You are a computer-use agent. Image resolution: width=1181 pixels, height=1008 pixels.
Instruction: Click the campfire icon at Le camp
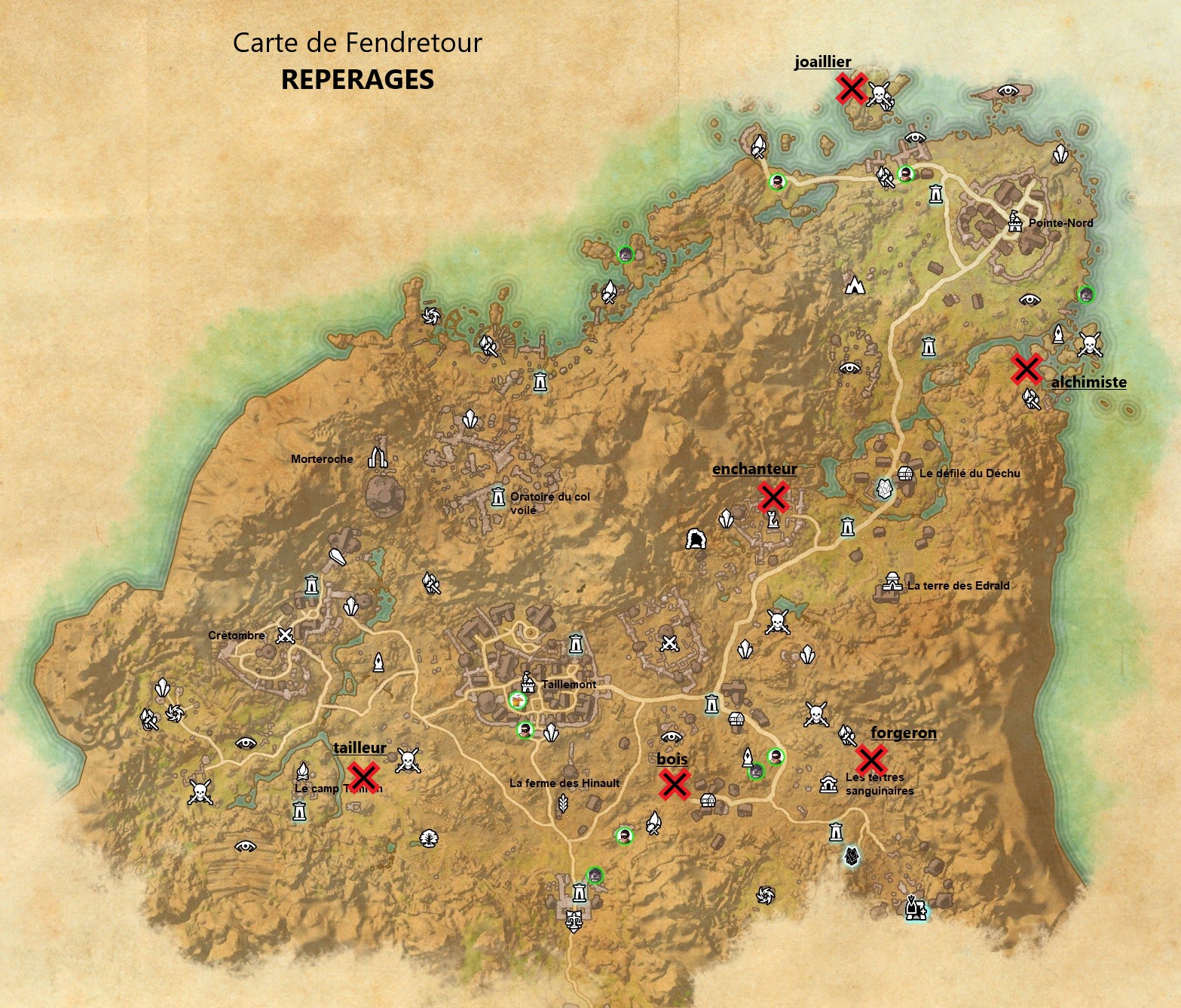302,771
